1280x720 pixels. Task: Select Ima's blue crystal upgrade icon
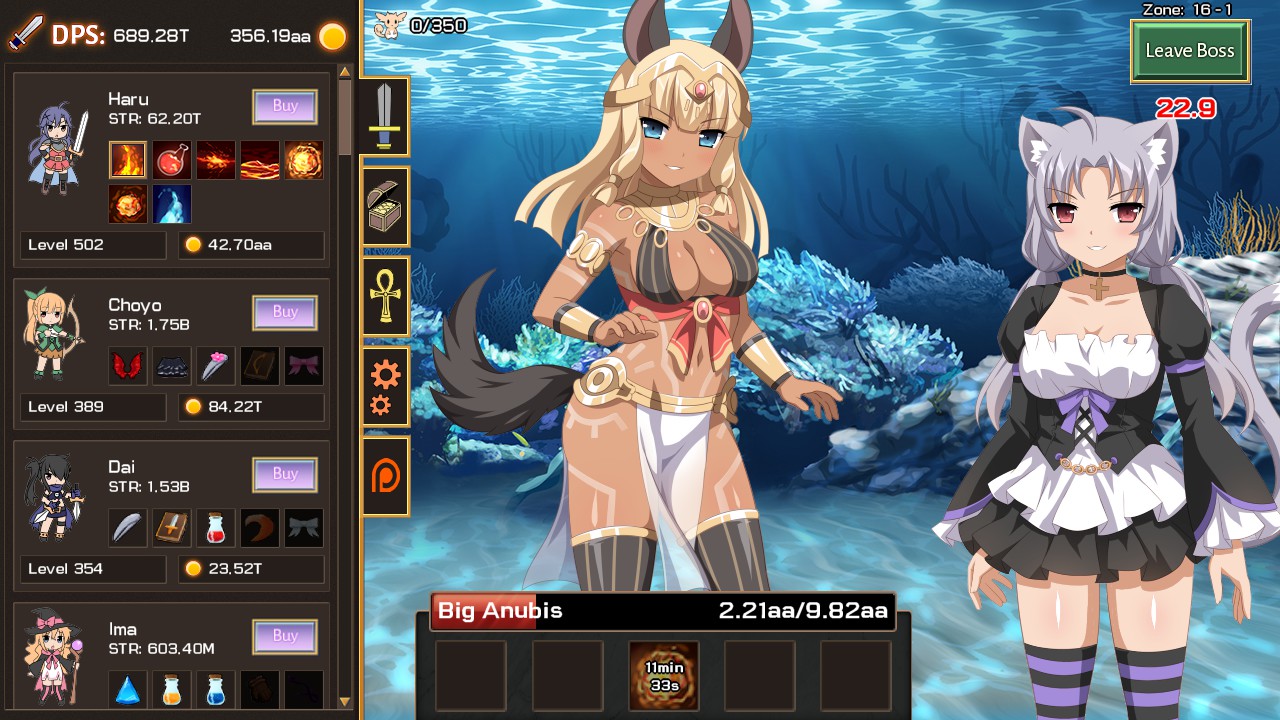pos(128,690)
